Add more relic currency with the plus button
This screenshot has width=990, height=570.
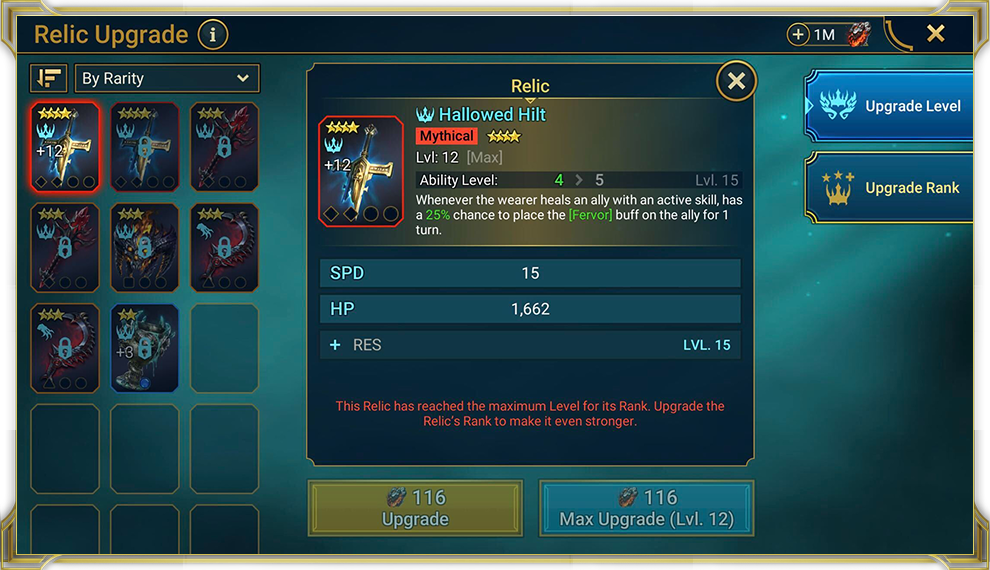tap(798, 35)
